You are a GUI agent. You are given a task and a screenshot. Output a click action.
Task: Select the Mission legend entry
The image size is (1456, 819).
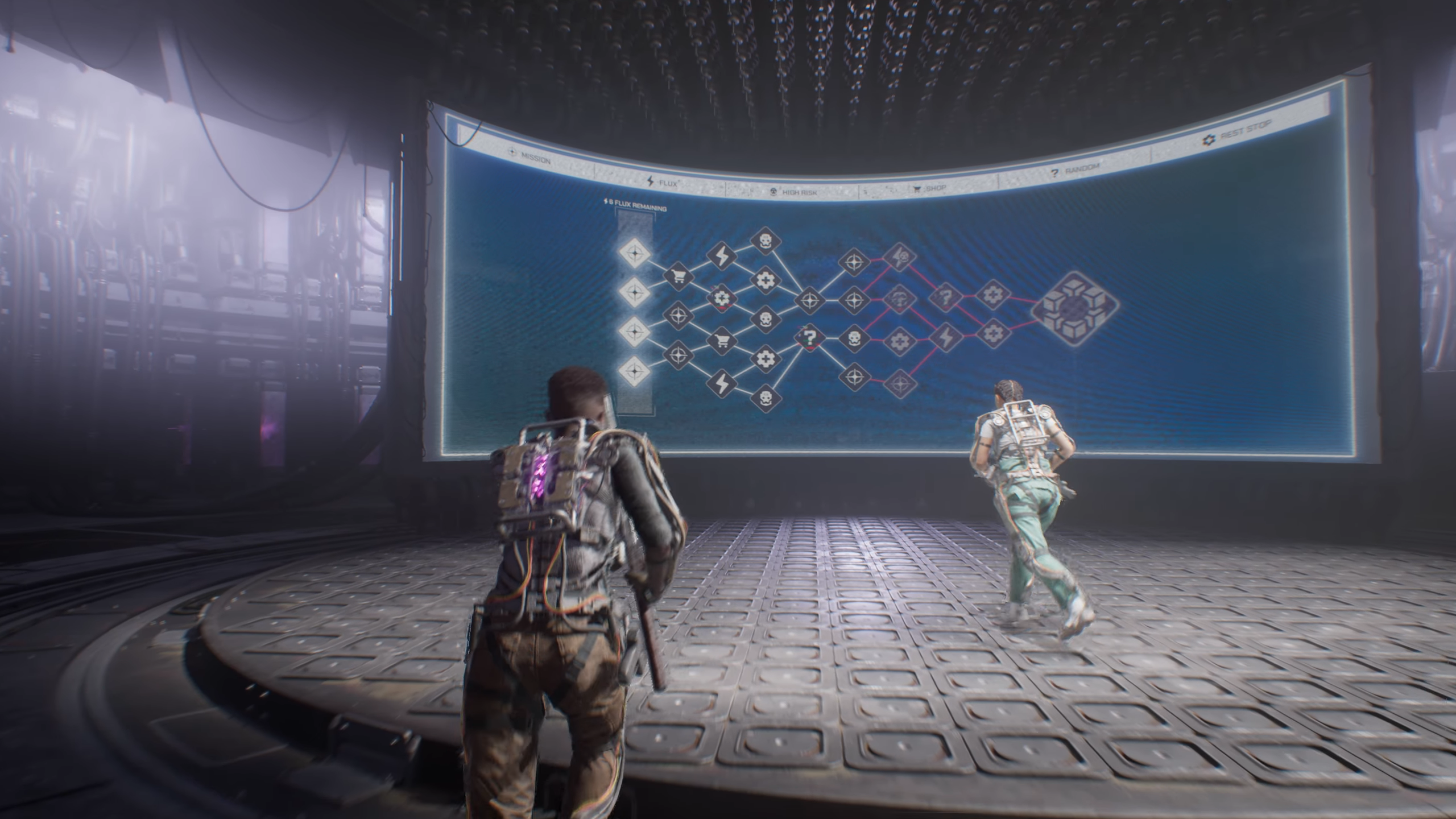point(530,158)
